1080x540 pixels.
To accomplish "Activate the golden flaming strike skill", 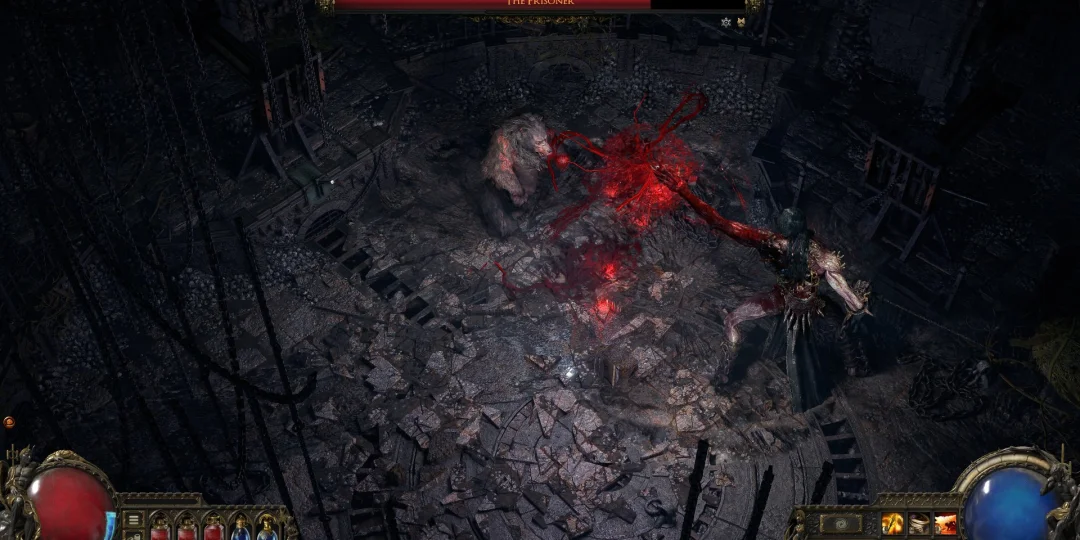I will [892, 523].
